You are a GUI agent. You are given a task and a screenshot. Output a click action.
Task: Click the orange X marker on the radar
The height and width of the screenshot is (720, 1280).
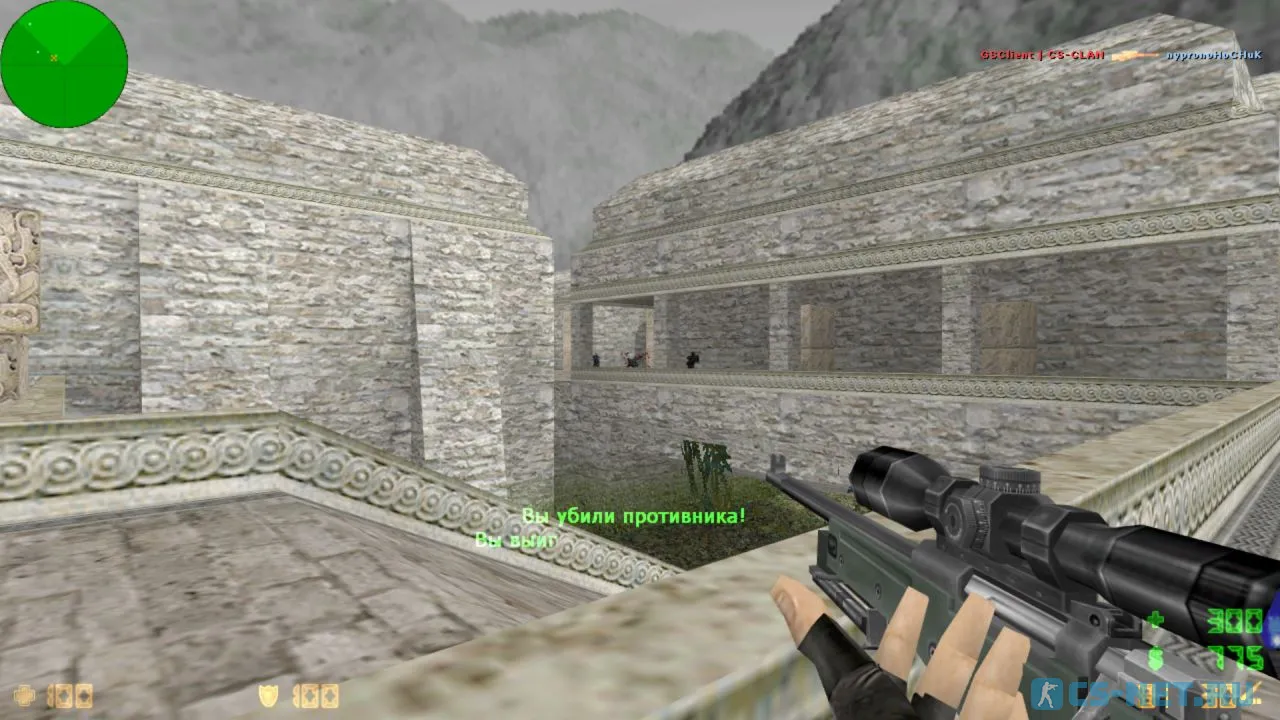click(x=52, y=57)
